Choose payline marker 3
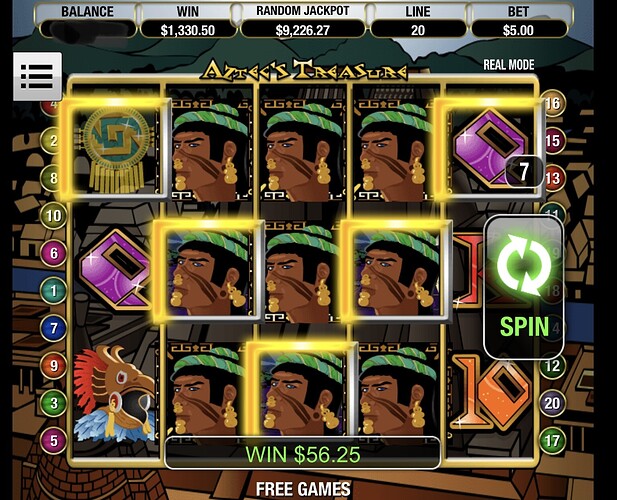Viewport: 617px width, 500px height. pyautogui.click(x=53, y=402)
